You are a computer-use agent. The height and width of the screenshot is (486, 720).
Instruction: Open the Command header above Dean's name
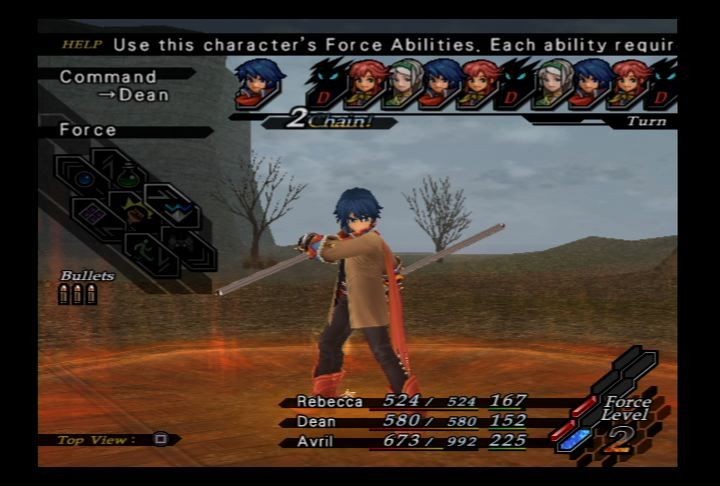108,77
